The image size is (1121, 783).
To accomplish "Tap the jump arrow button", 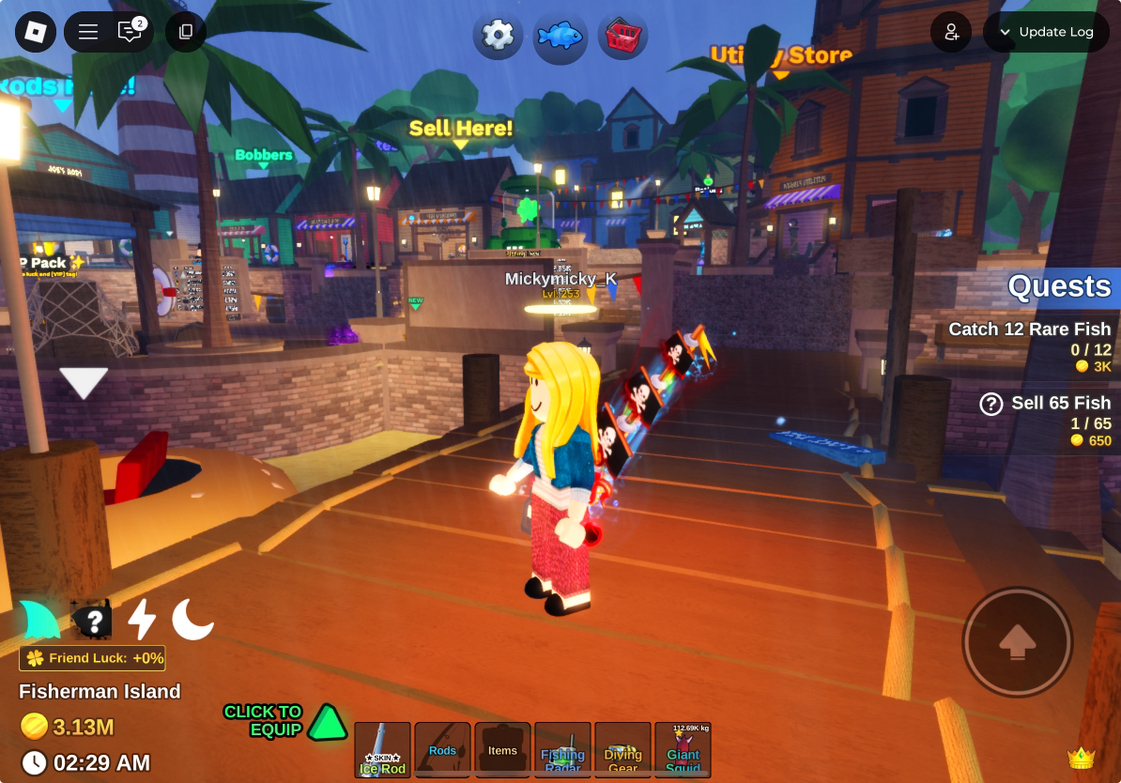I will coord(1017,642).
